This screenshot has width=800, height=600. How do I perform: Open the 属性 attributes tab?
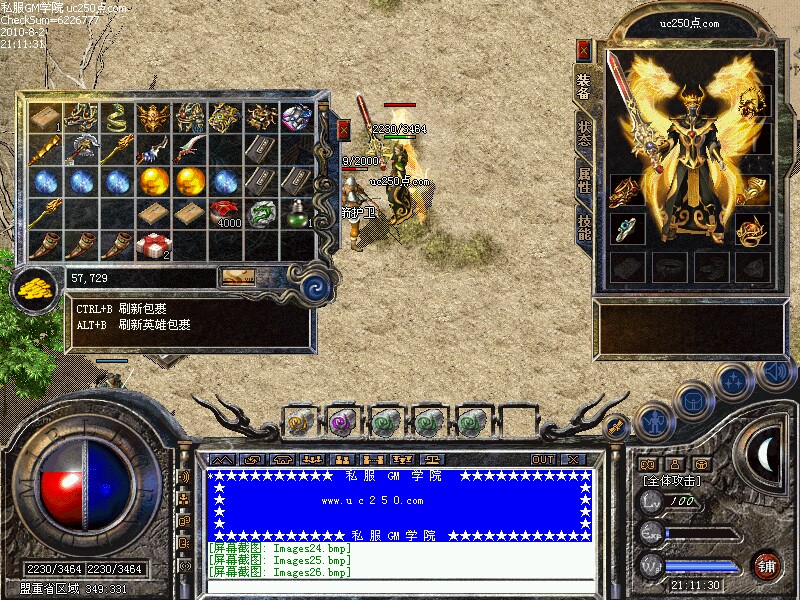[584, 180]
